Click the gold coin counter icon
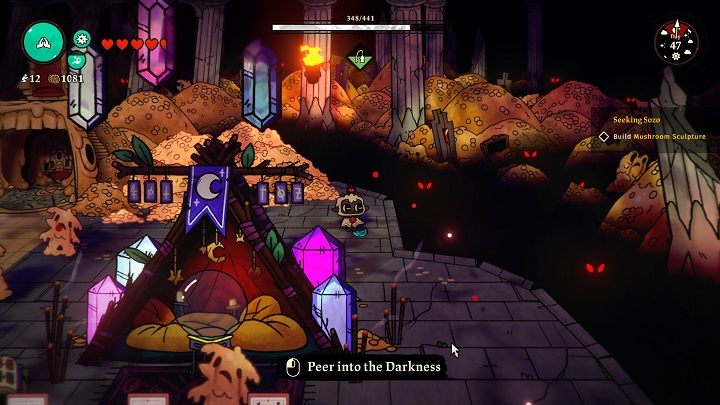This screenshot has width=720, height=405. pos(53,78)
